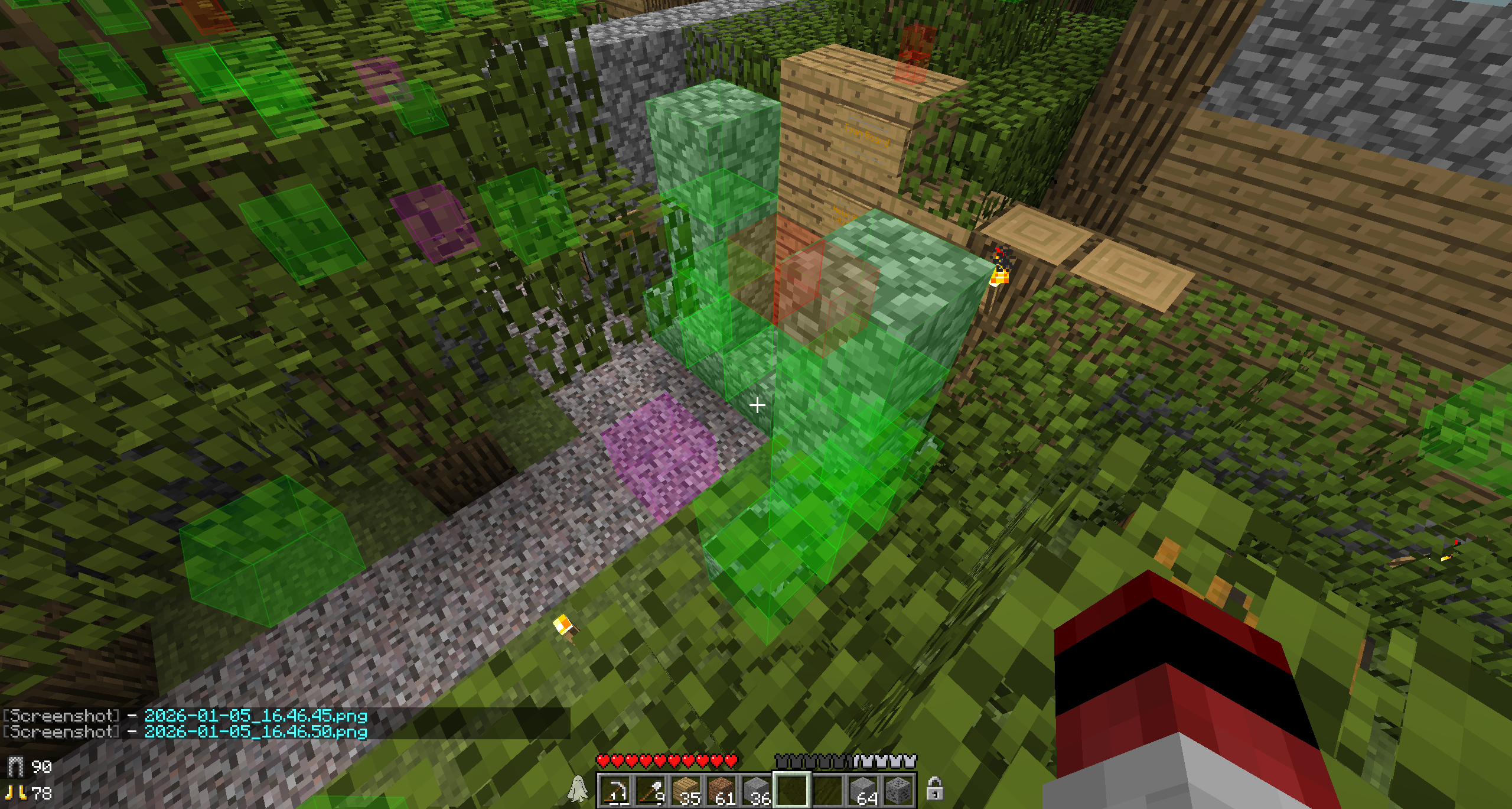
Task: Pick the stone stack of 36
Action: pyautogui.click(x=757, y=790)
